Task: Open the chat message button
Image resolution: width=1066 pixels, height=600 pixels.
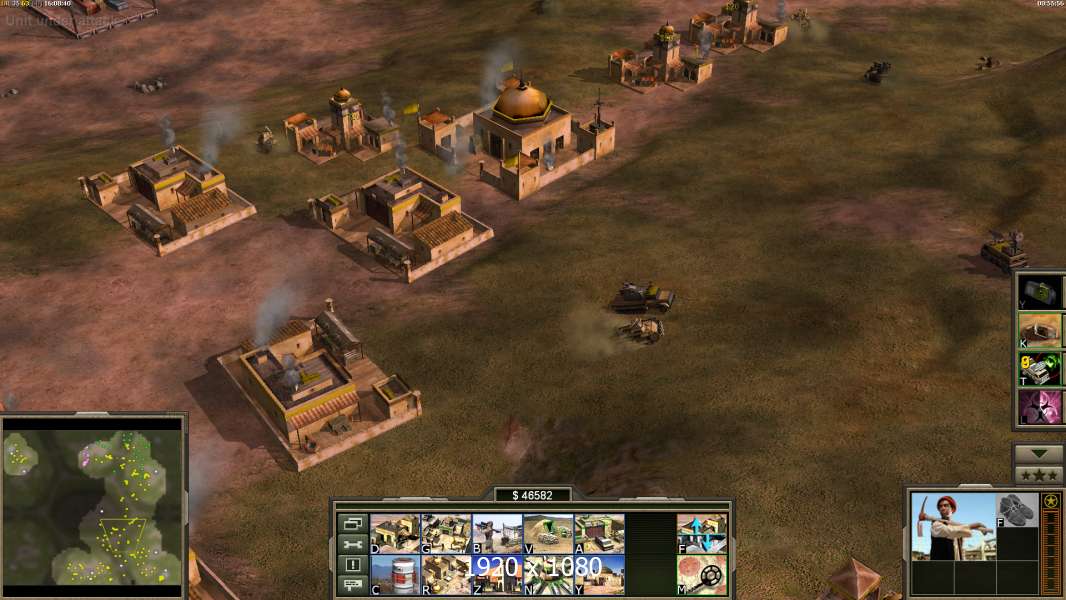Action: 352,586
